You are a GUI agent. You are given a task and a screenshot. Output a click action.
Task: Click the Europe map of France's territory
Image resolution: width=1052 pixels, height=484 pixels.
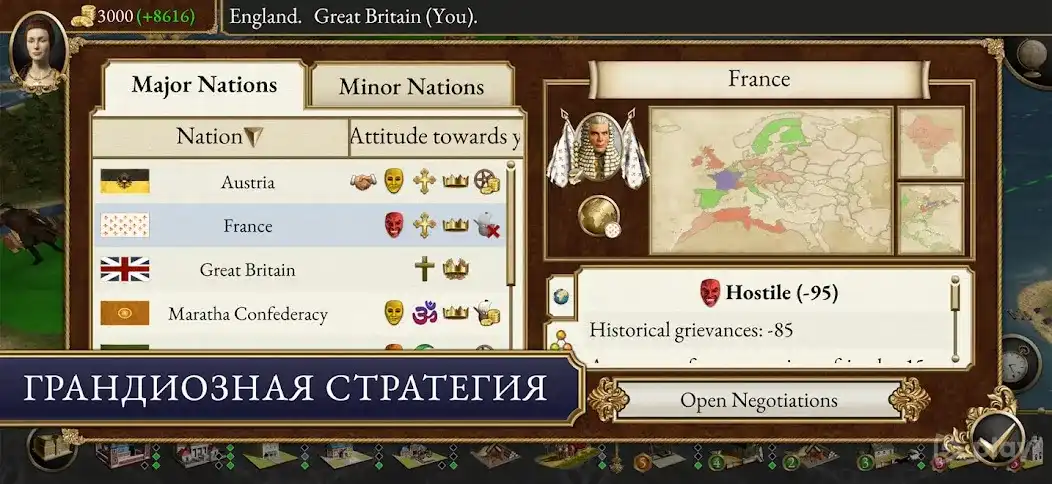tap(770, 180)
